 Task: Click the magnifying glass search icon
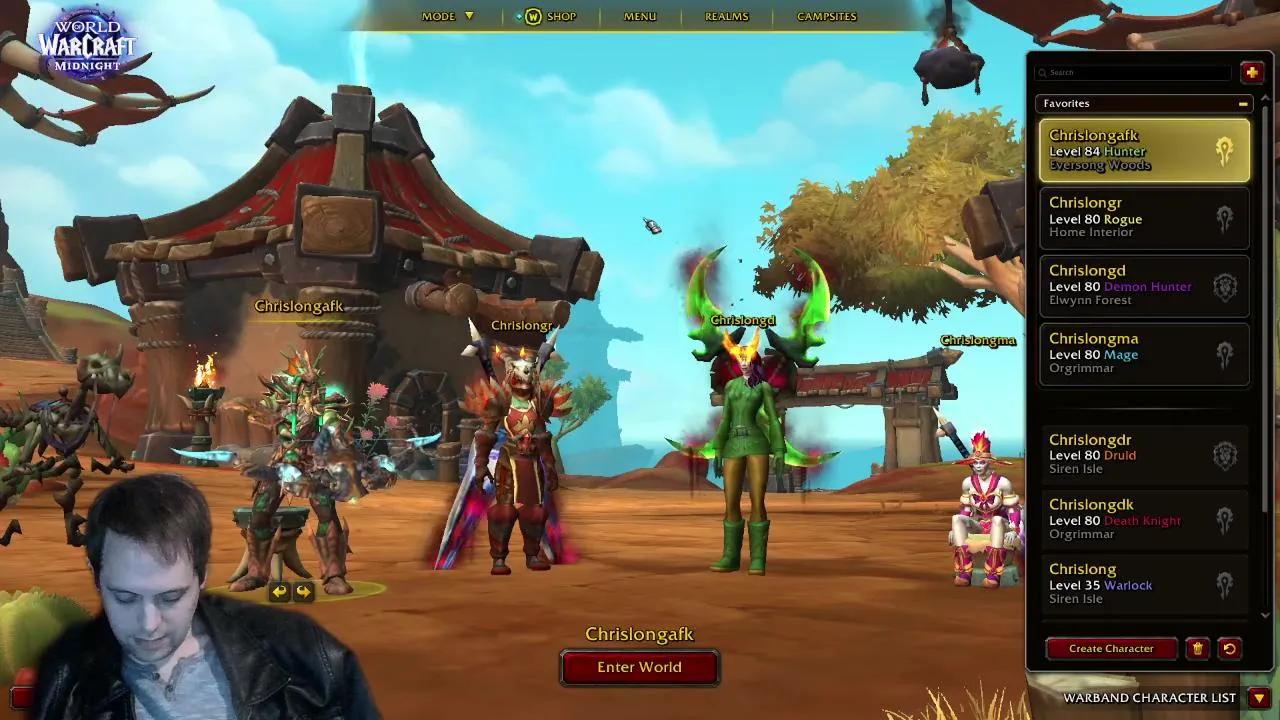tap(1044, 72)
